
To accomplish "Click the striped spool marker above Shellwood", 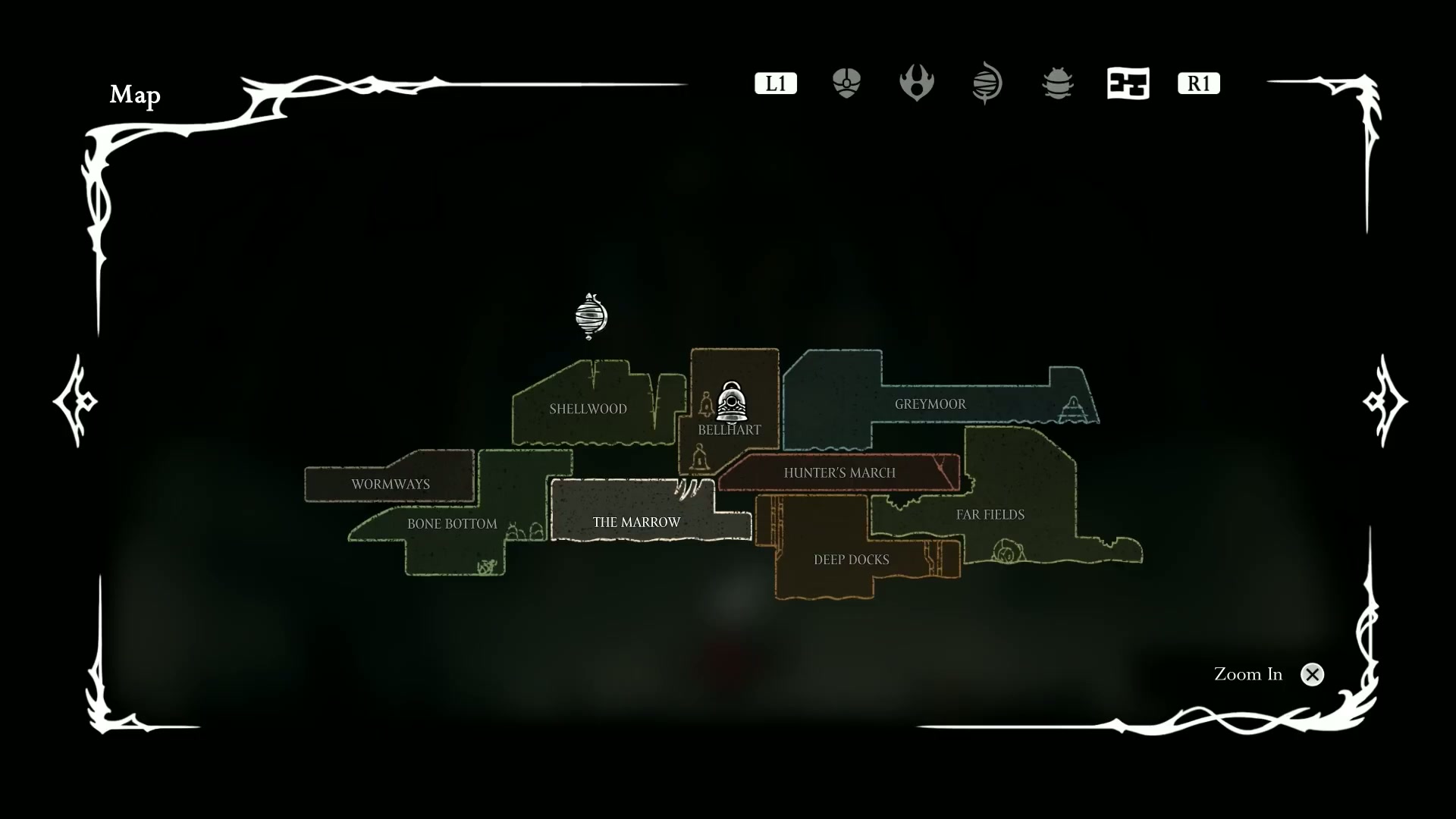I will pos(591,315).
